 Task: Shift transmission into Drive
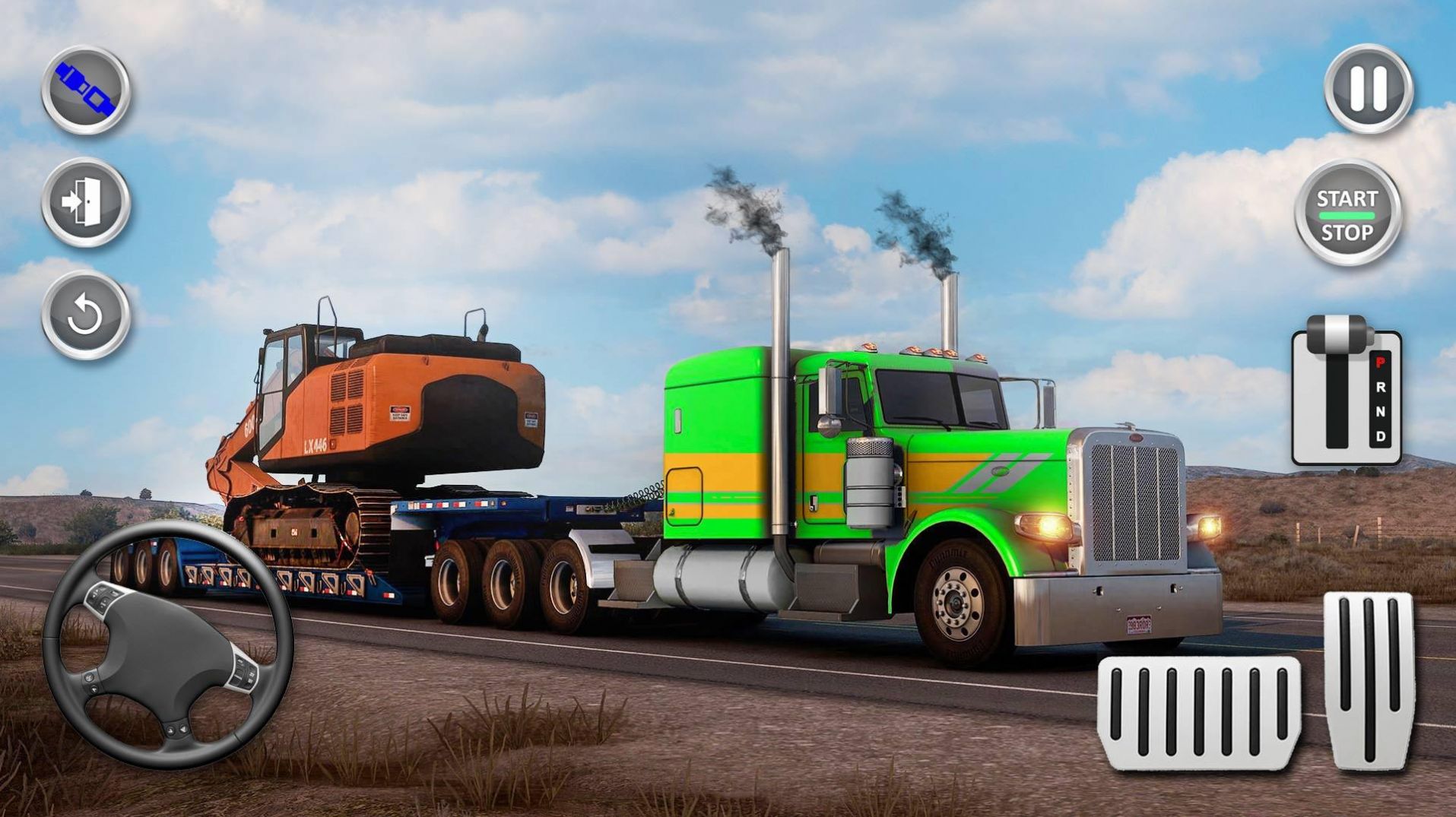1381,435
